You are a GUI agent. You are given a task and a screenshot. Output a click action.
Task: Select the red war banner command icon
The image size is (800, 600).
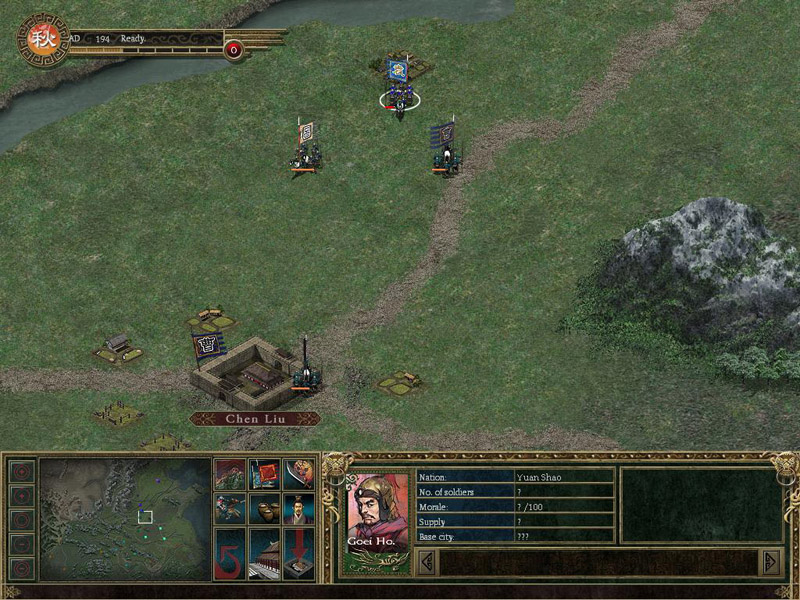click(x=265, y=474)
